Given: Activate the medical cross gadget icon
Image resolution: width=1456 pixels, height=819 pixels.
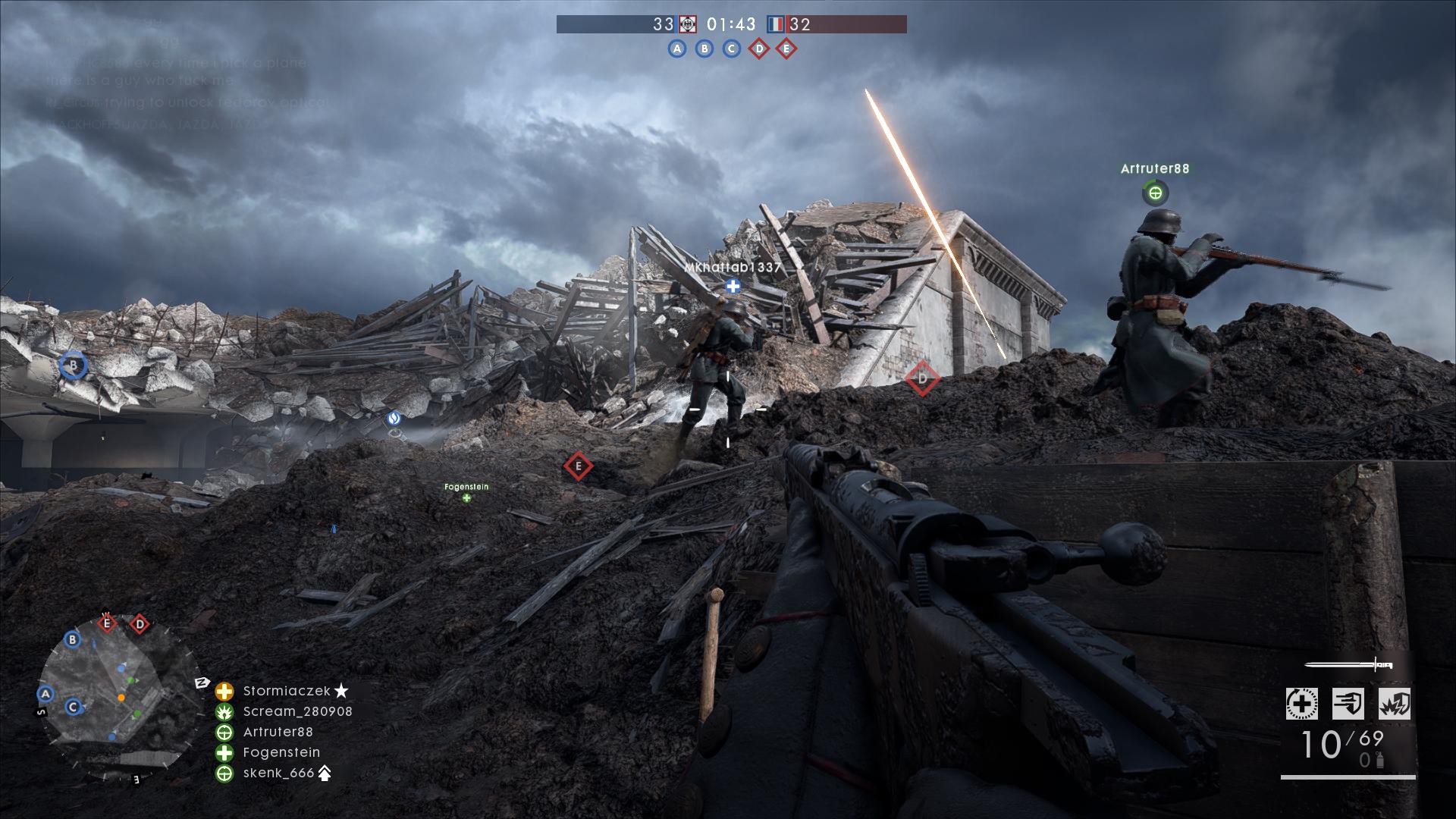Looking at the screenshot, I should 1301,704.
